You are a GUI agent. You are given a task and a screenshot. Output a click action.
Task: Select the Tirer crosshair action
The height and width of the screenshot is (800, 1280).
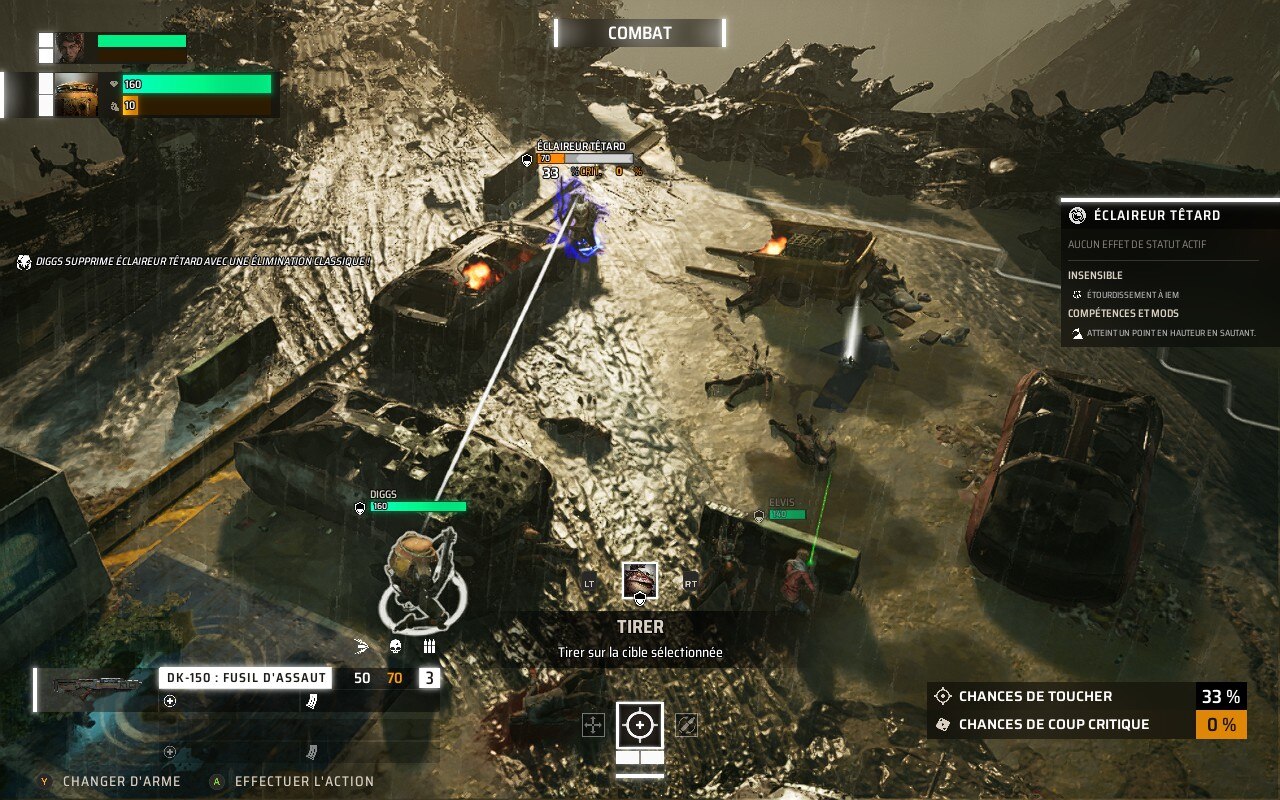pos(640,725)
